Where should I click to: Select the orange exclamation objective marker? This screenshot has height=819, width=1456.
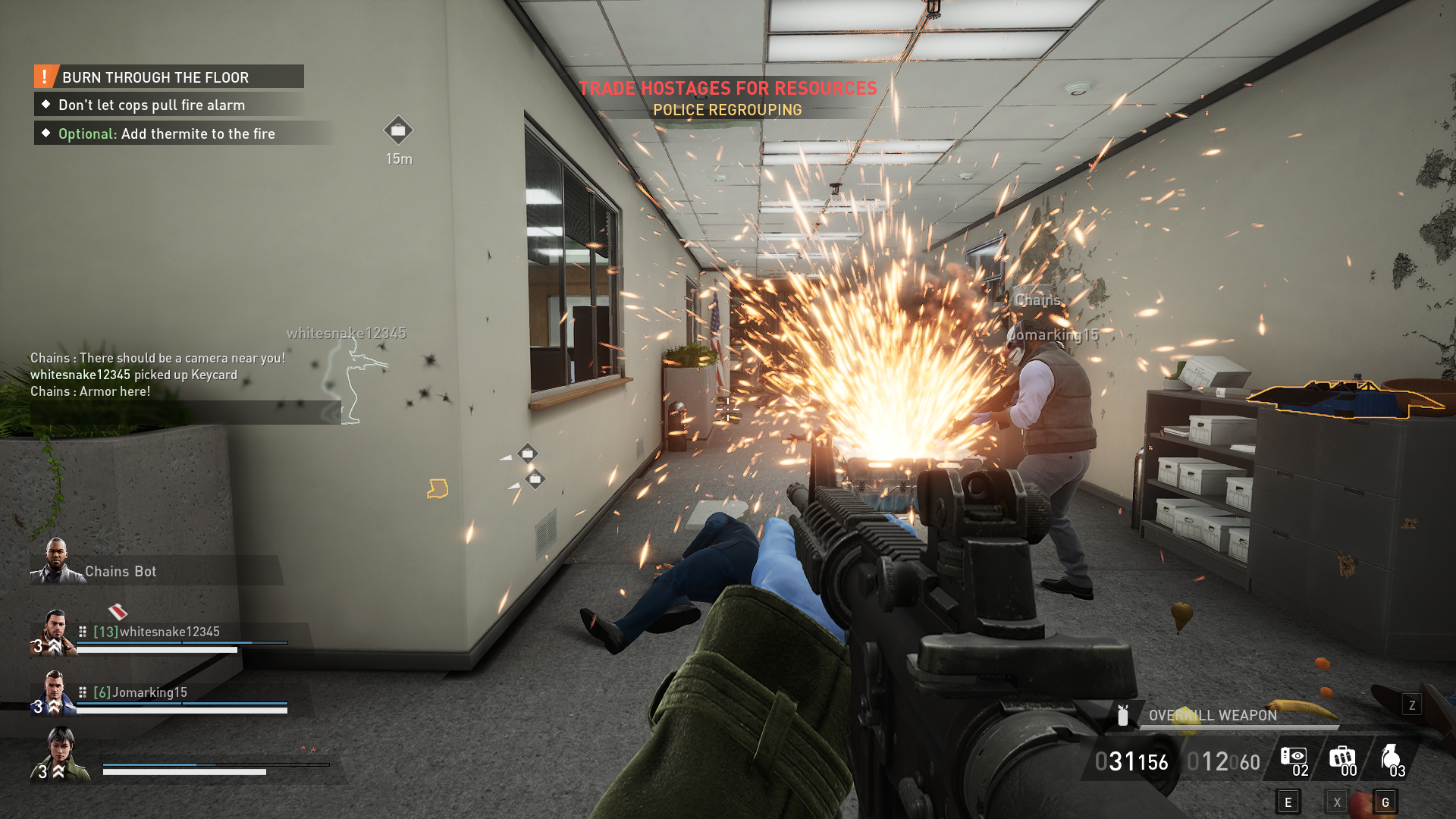(x=45, y=76)
